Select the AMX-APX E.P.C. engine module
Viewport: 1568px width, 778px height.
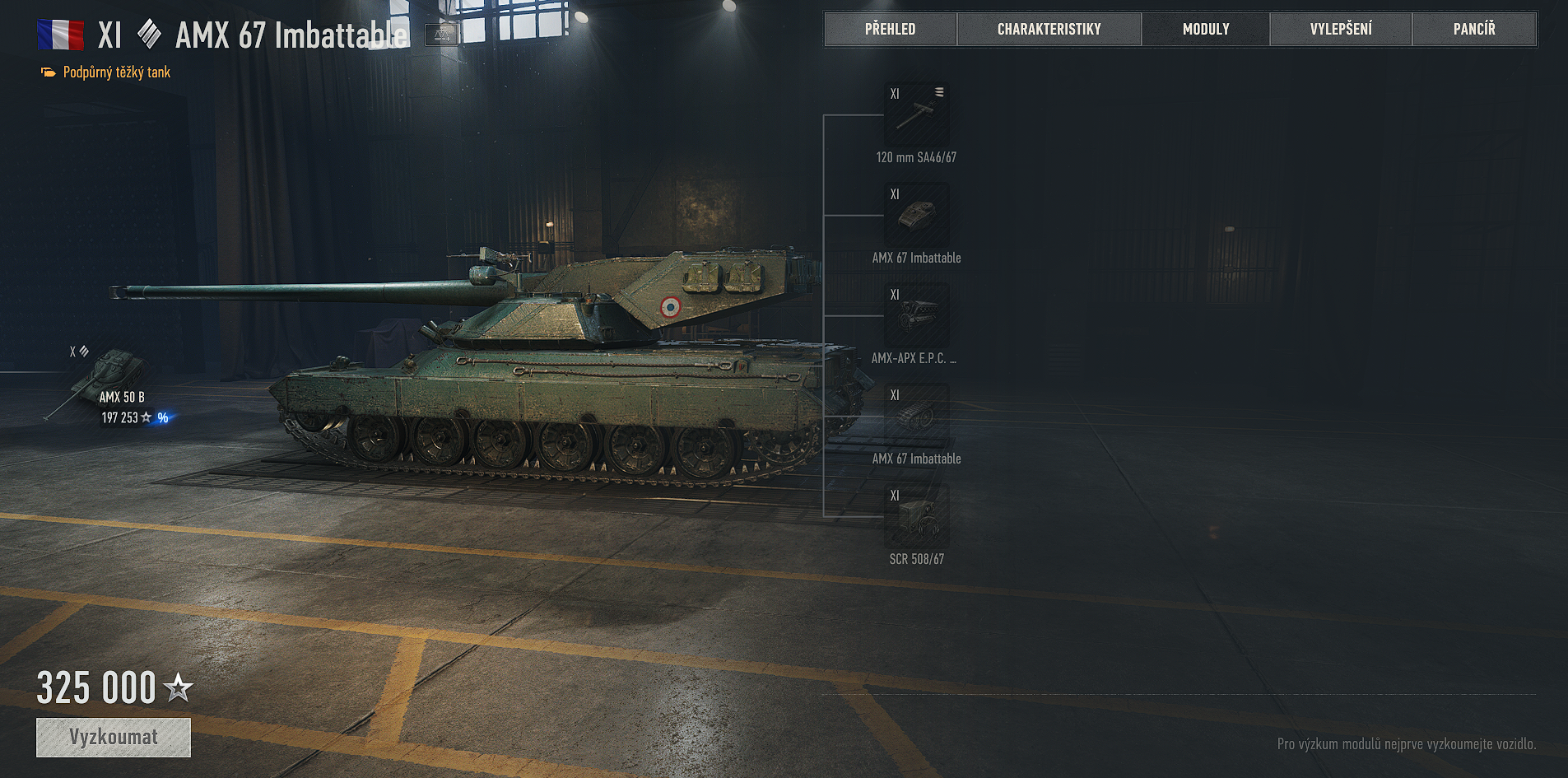(916, 317)
